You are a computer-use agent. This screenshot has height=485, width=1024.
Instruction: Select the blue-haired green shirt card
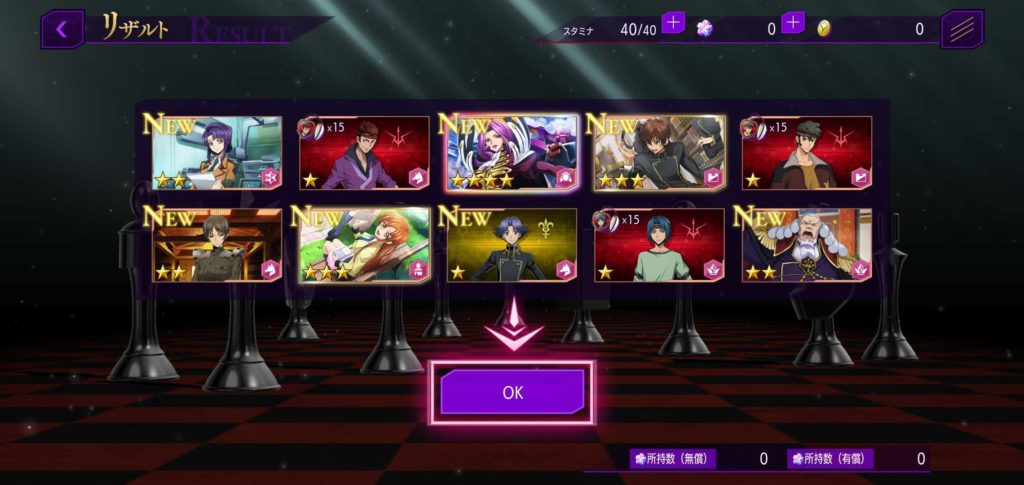point(659,245)
